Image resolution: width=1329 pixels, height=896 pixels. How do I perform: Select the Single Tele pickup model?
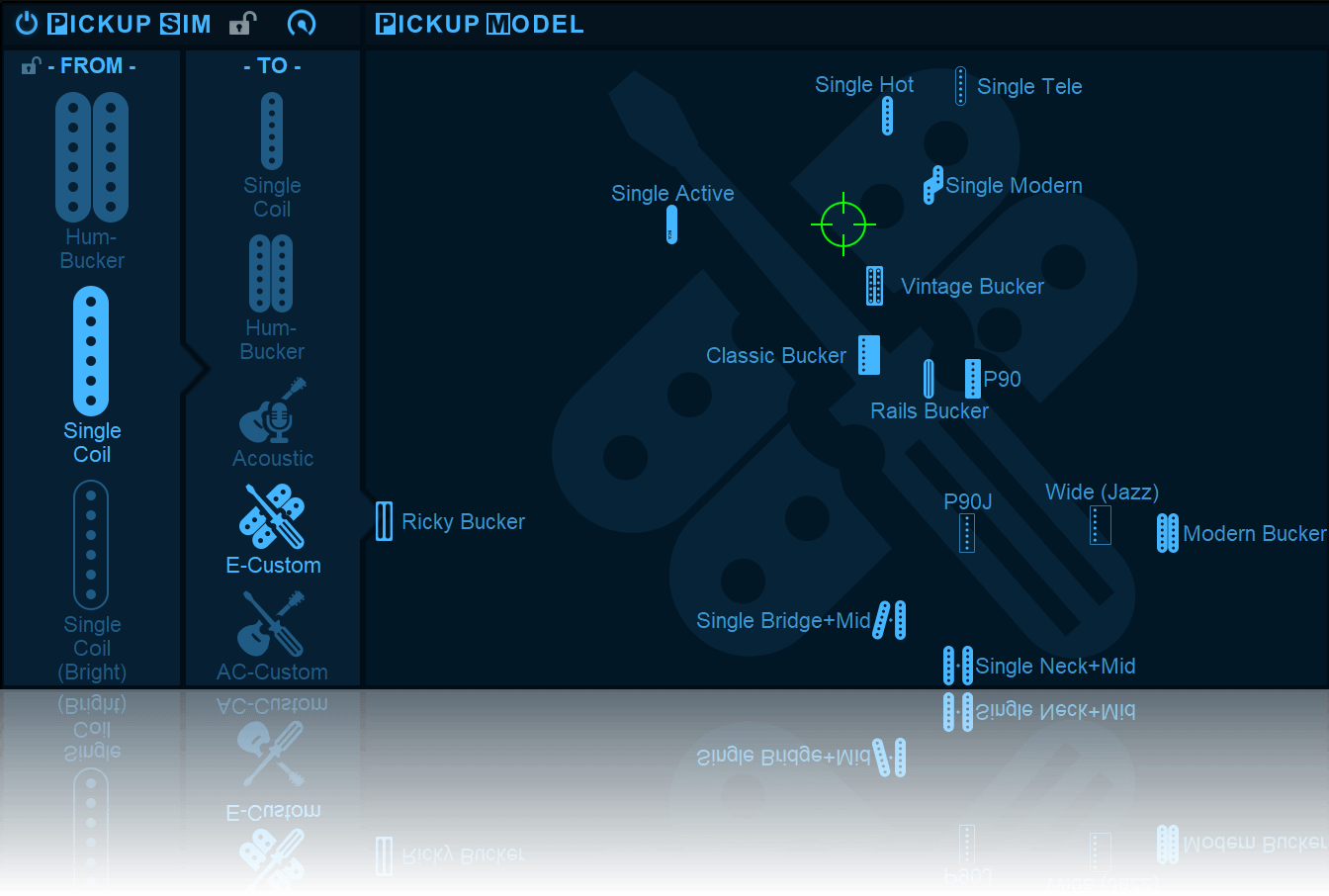(x=958, y=85)
